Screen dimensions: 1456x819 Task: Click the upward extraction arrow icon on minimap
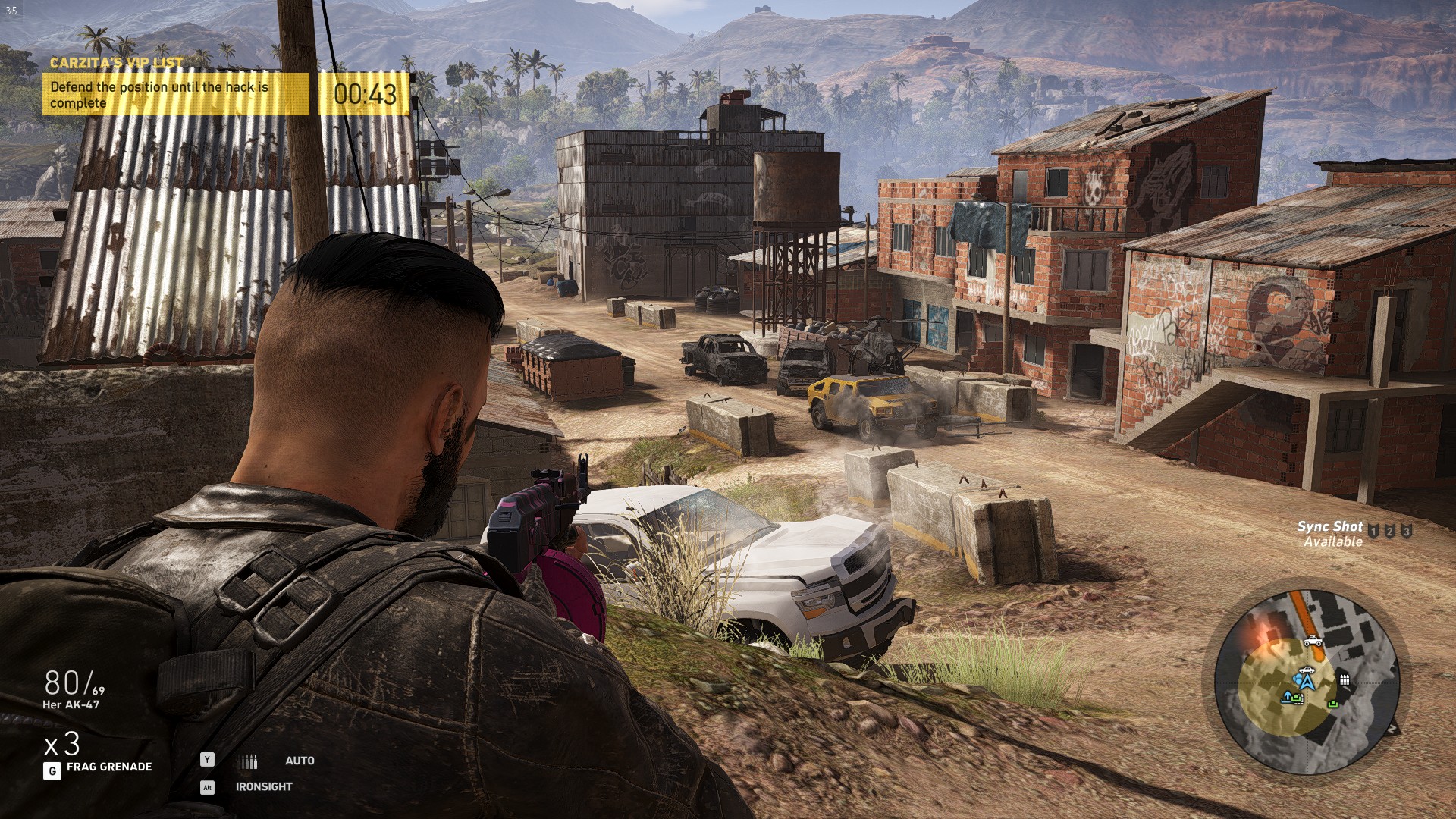point(1288,695)
